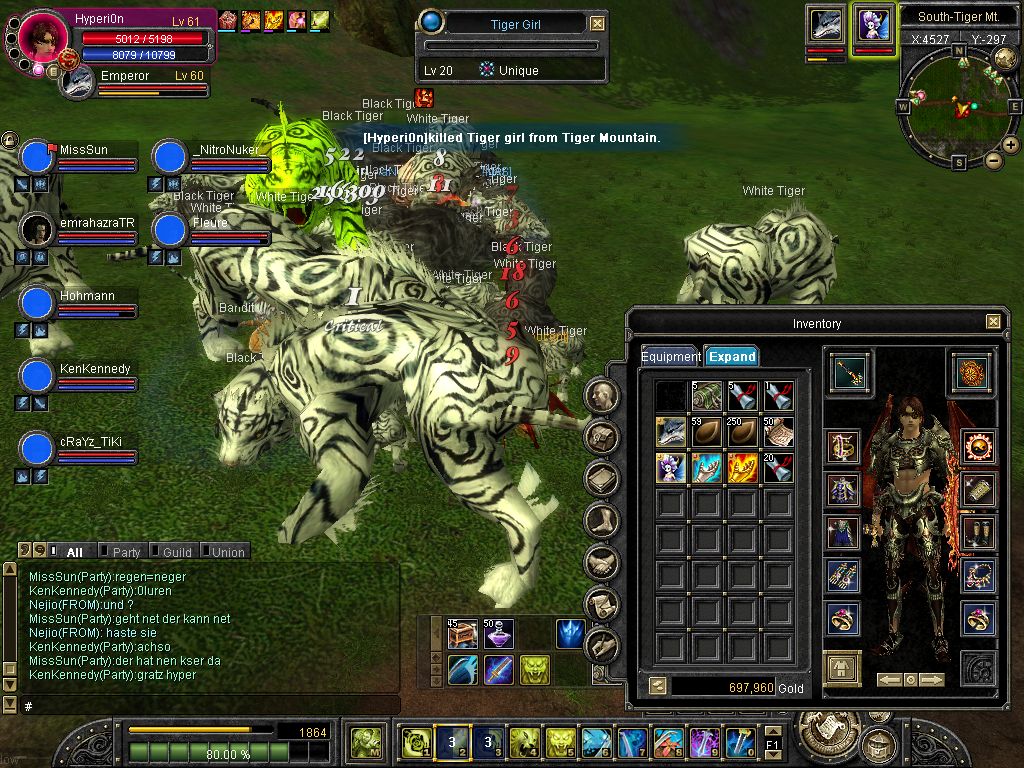This screenshot has width=1024, height=768.
Task: Select the wolf pet portrait near minimap
Action: coord(827,24)
